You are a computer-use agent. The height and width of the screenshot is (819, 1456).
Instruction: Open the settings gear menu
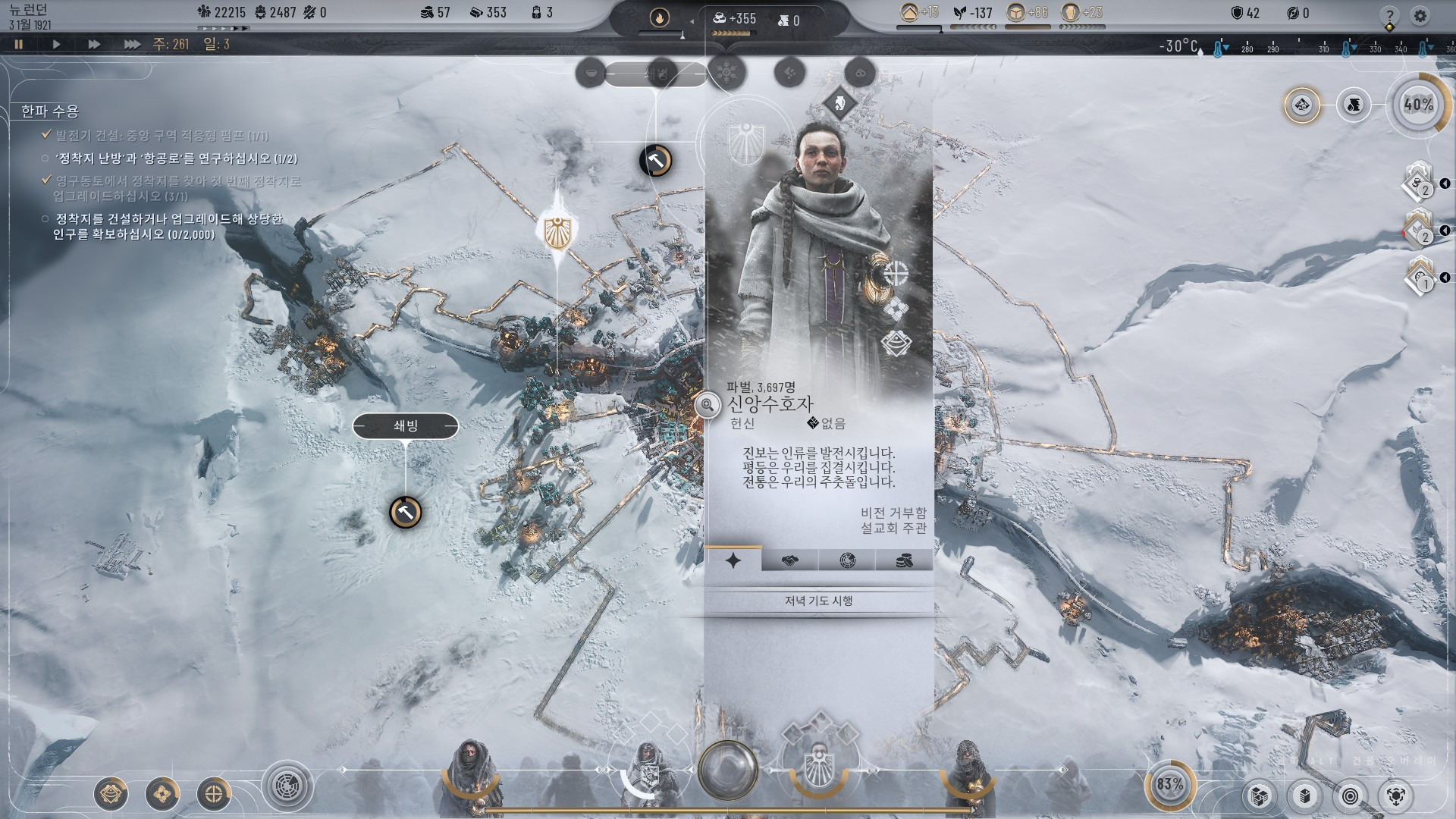coord(1420,15)
